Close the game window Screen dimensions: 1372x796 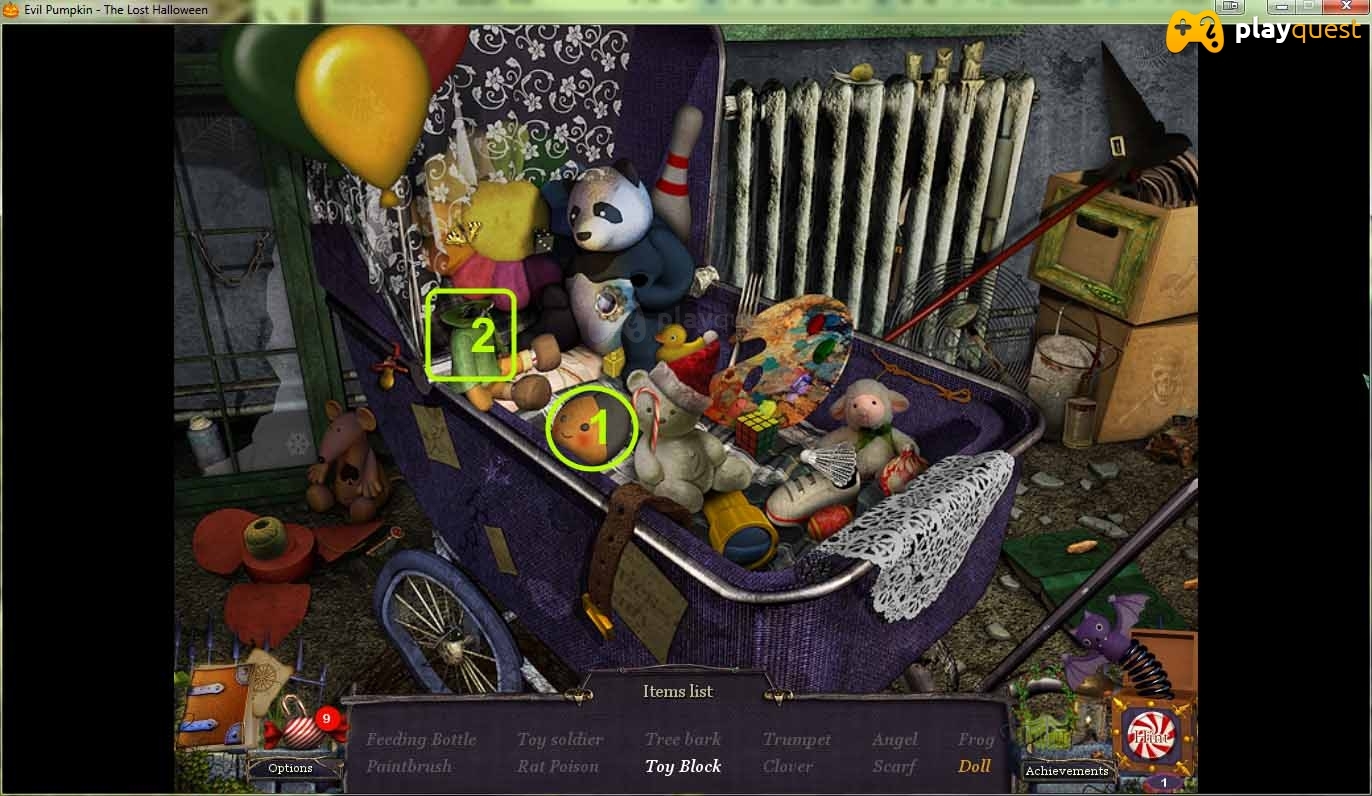point(1345,6)
